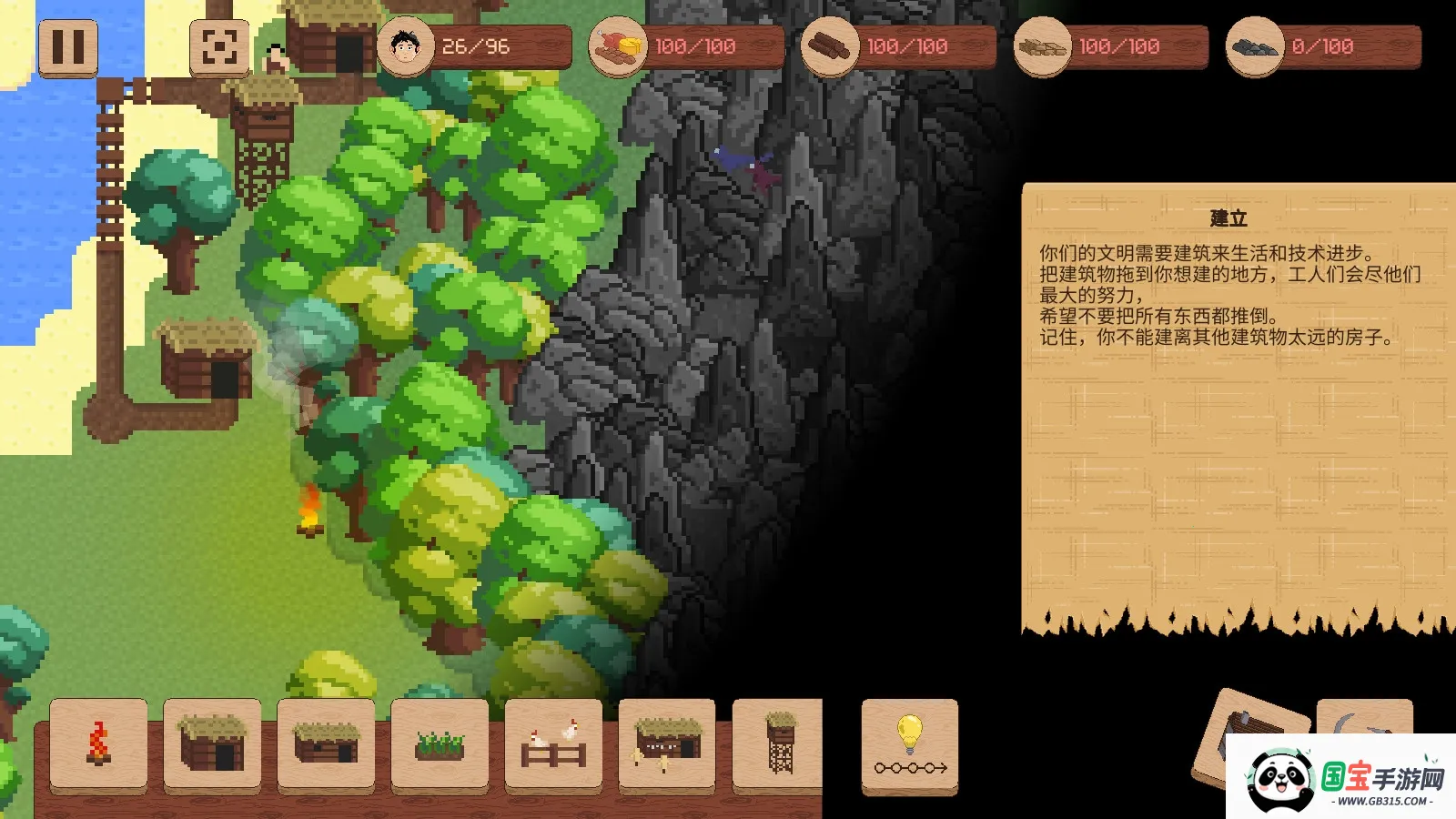The height and width of the screenshot is (819, 1456).
Task: Pick the low thatched storehouse building
Action: (326, 743)
